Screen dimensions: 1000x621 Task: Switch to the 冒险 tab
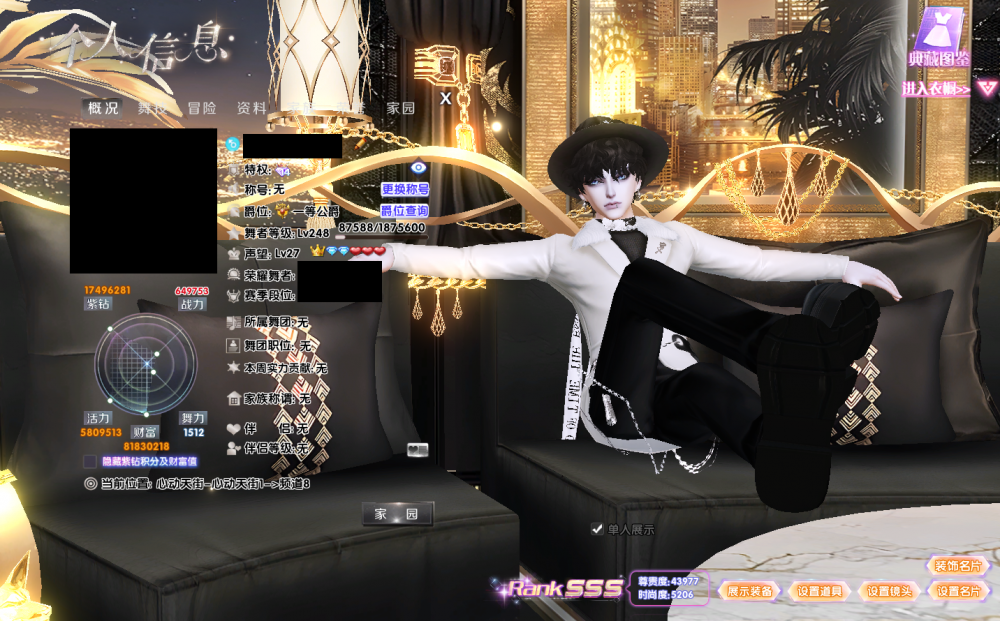point(201,108)
